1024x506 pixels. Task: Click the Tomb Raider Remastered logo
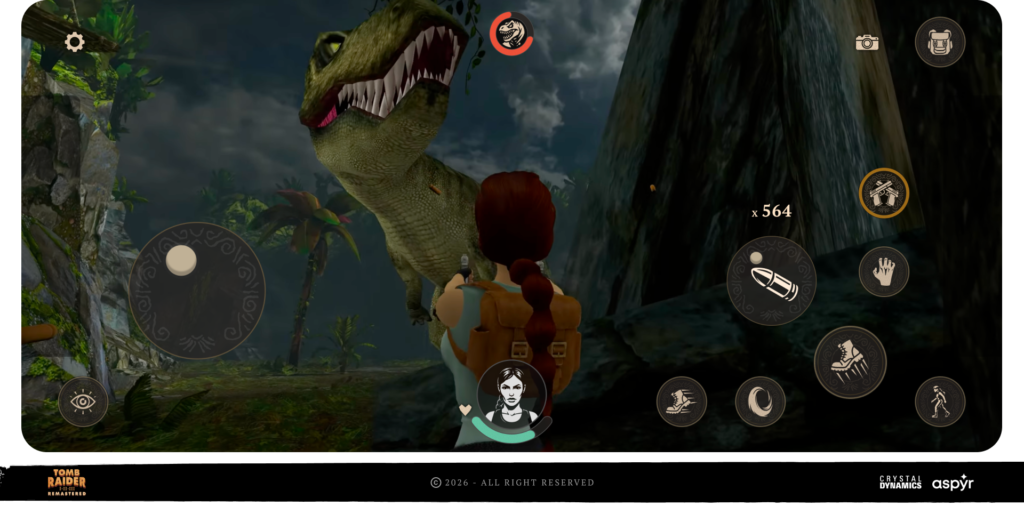click(x=67, y=482)
